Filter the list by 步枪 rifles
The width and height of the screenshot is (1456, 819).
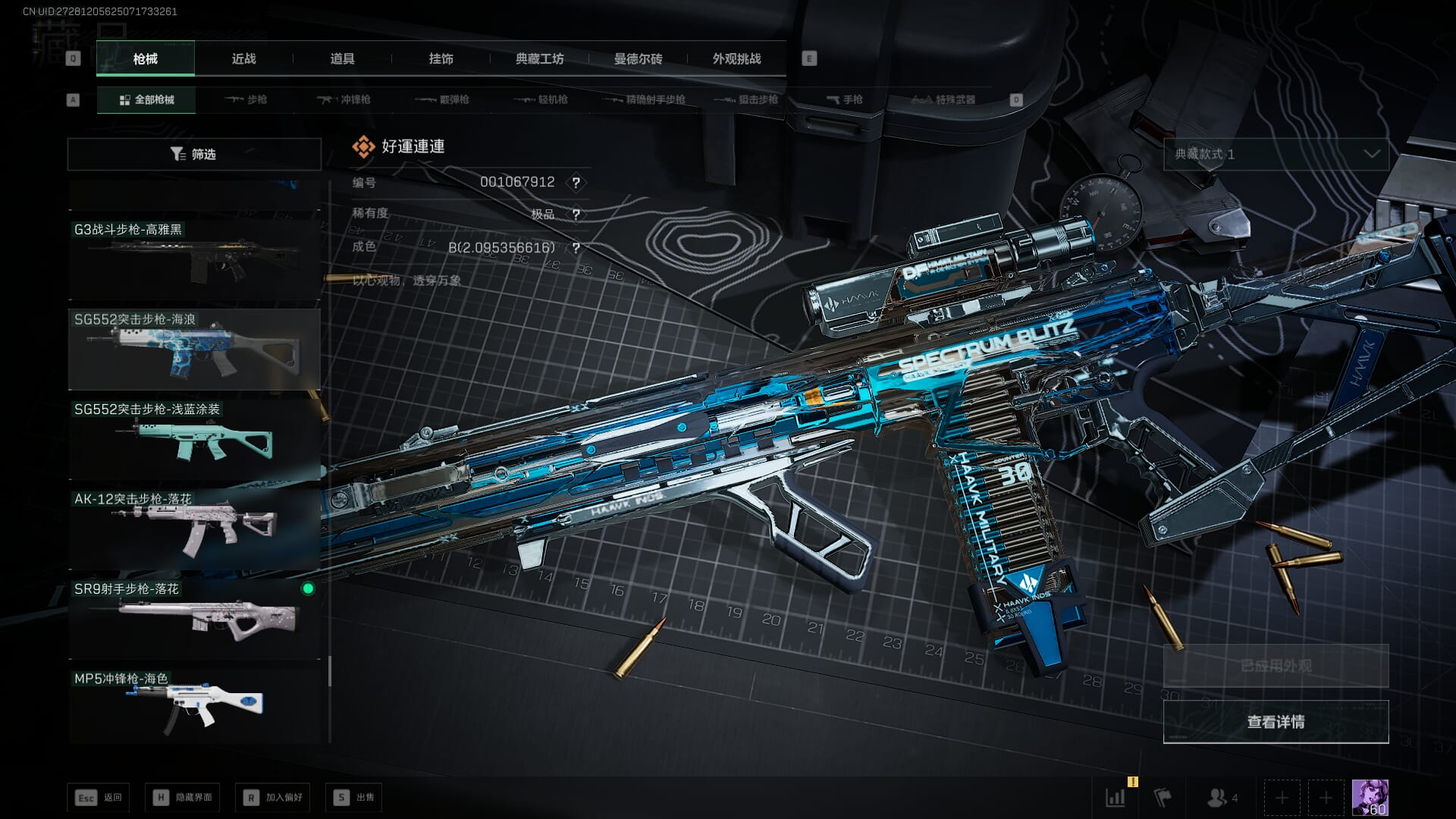point(246,99)
